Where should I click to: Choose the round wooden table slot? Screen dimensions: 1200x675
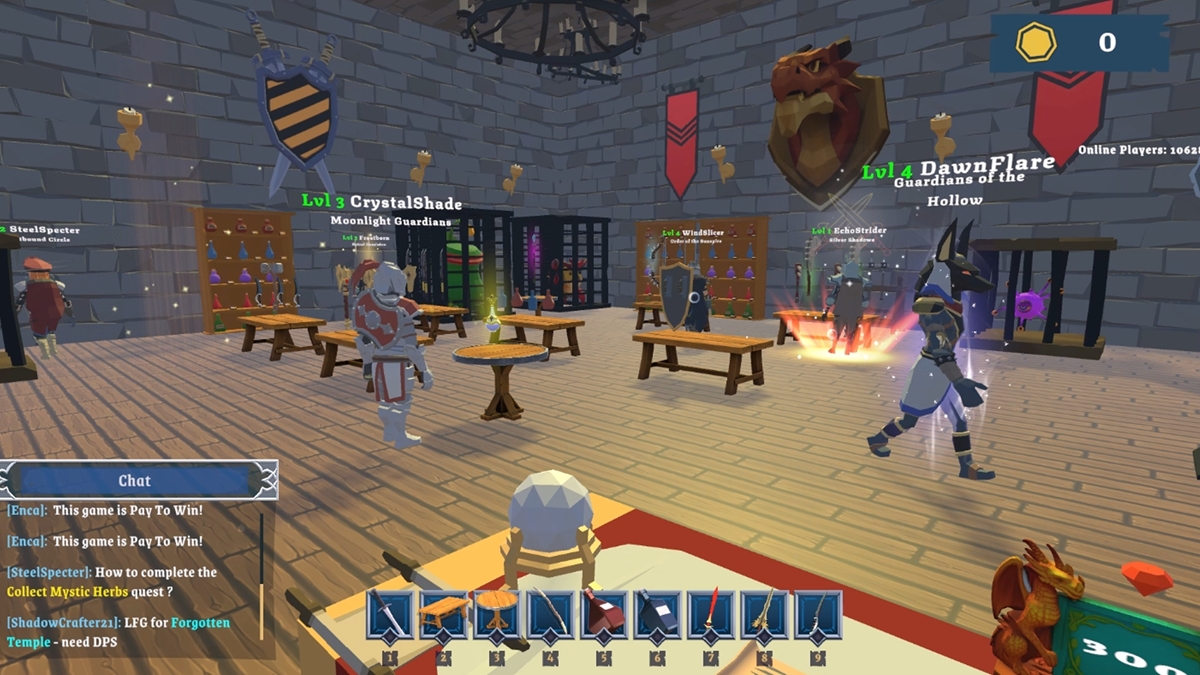point(496,614)
